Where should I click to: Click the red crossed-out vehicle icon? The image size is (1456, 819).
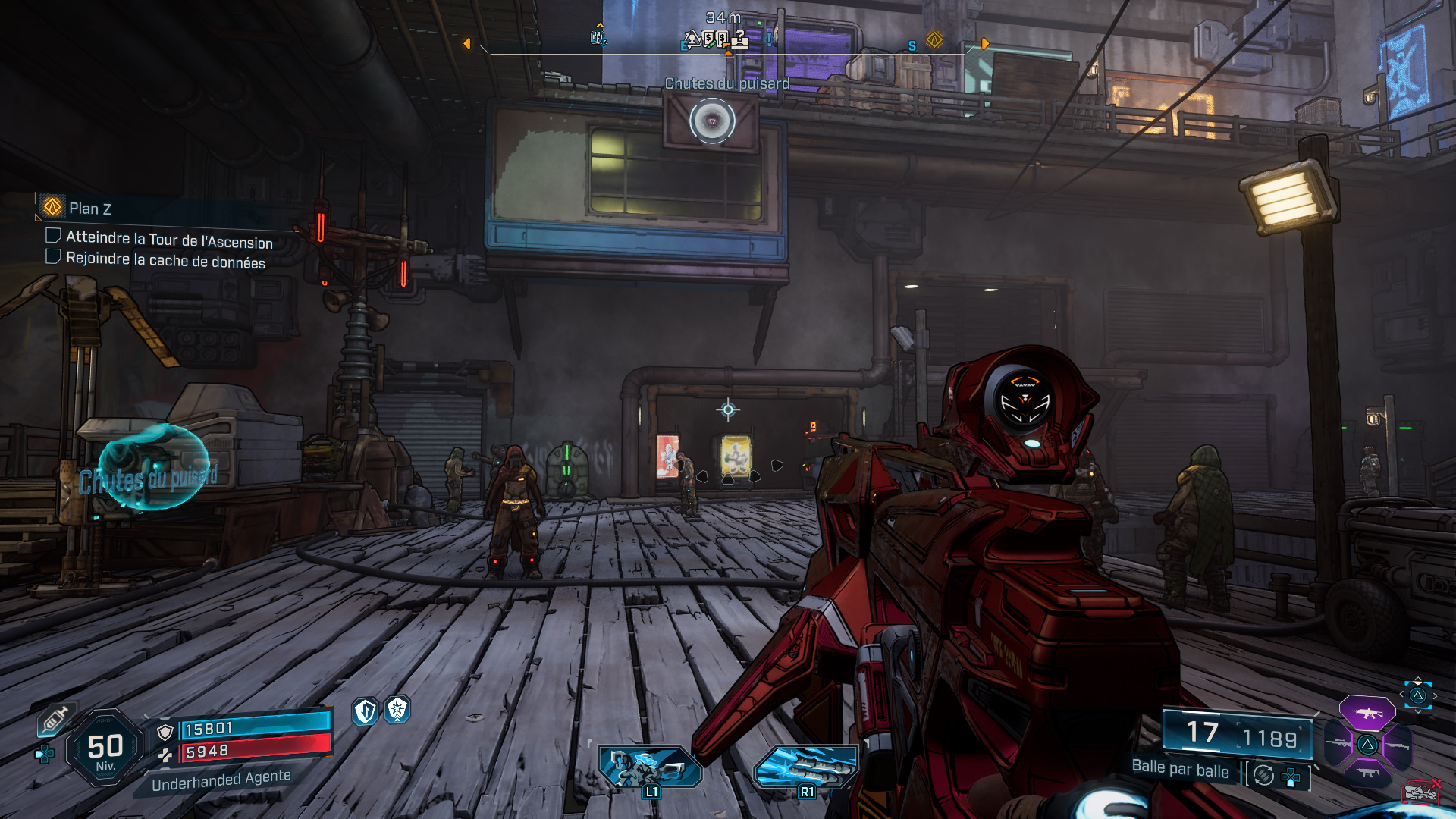tap(1420, 792)
